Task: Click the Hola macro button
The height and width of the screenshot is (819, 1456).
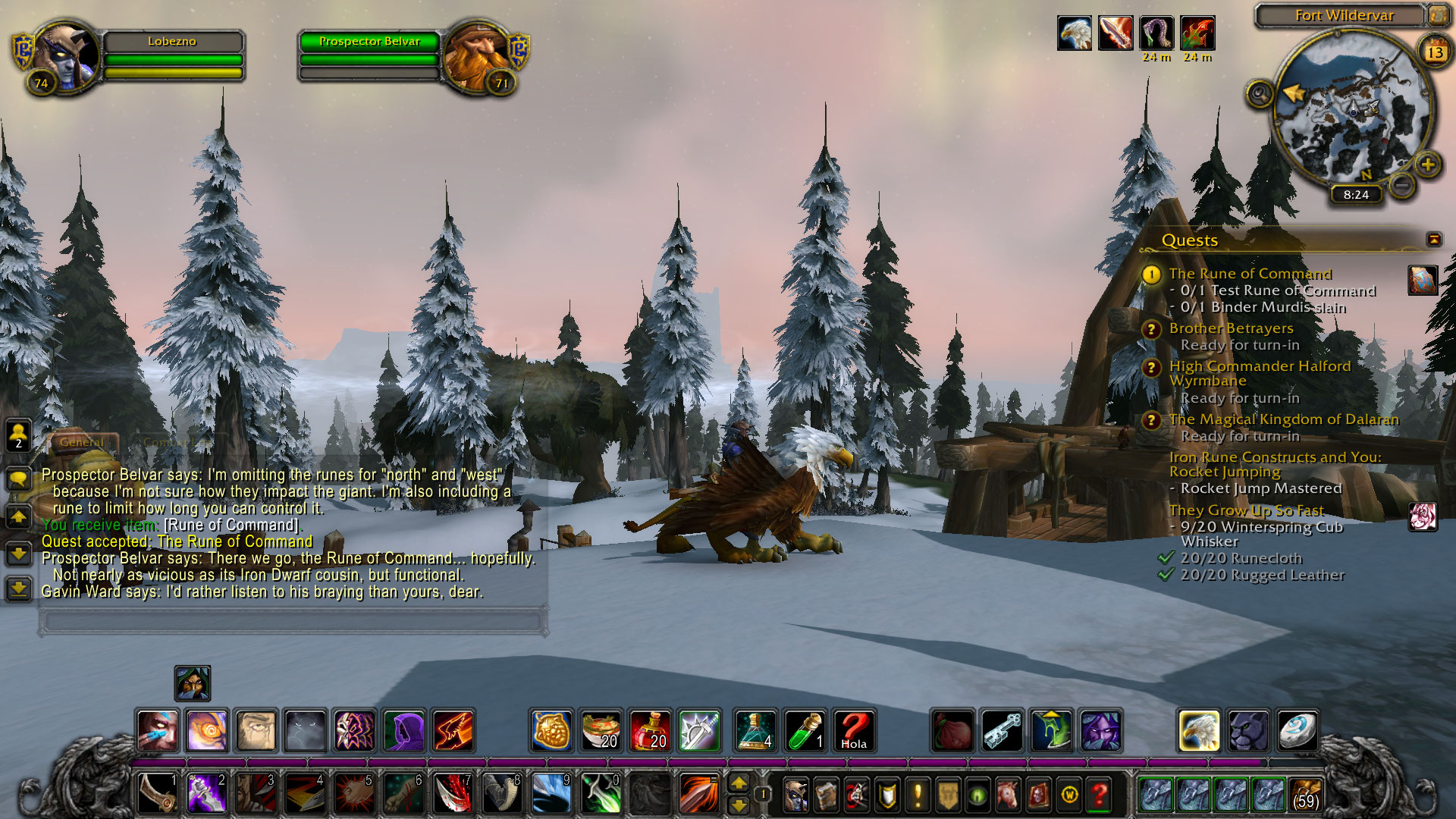Action: [x=854, y=731]
